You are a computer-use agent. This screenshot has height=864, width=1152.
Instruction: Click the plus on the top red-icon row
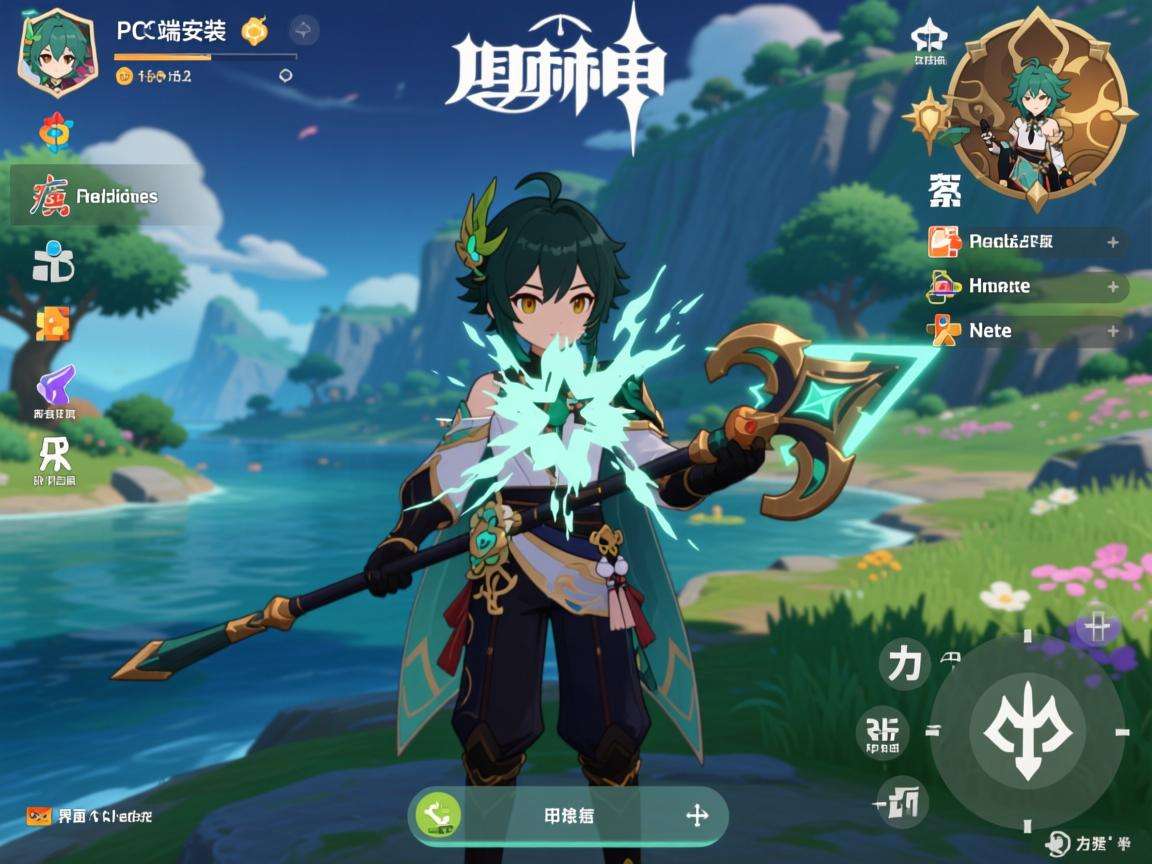coord(1112,241)
